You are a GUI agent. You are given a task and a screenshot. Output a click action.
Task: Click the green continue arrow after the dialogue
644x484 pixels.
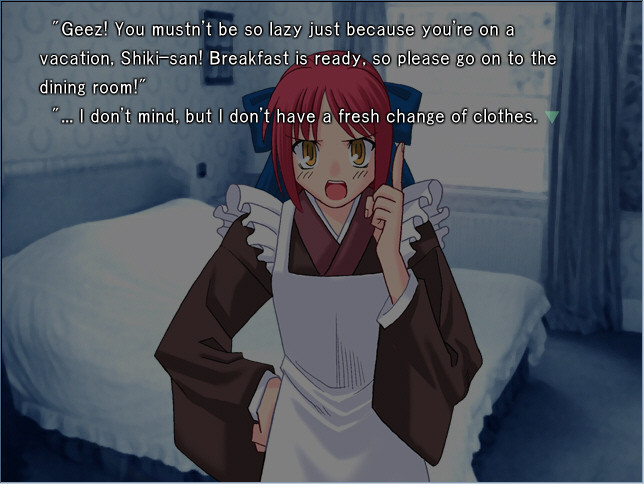point(552,117)
